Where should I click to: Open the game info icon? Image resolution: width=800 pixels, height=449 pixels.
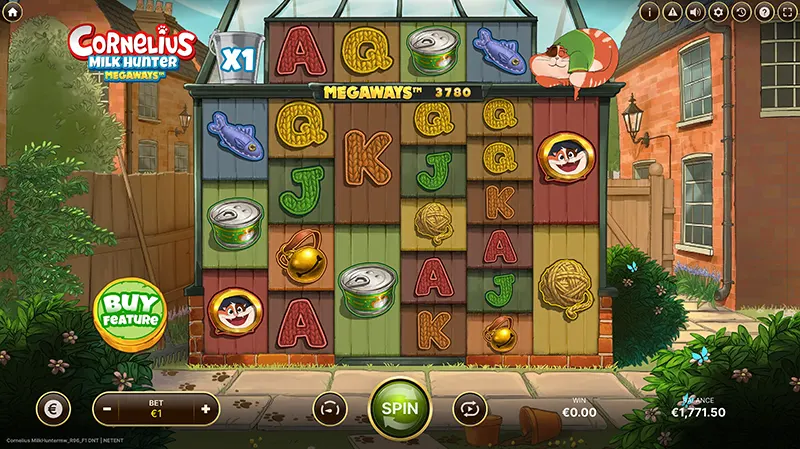[x=651, y=12]
